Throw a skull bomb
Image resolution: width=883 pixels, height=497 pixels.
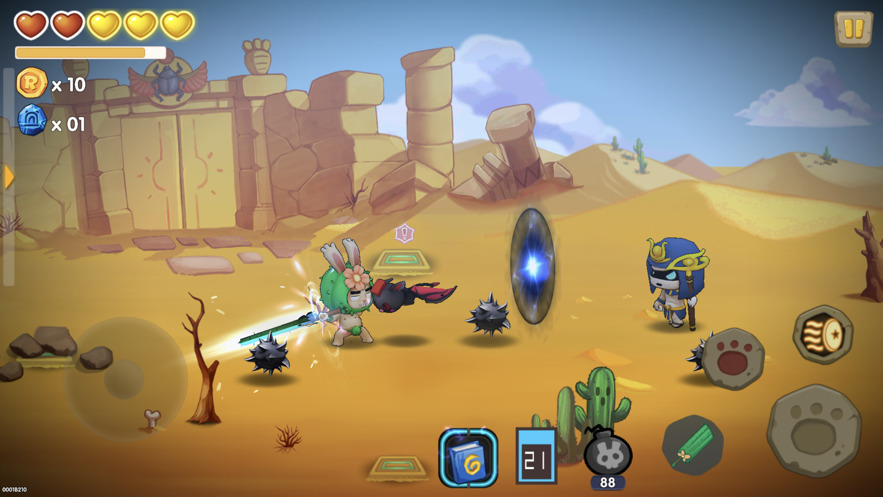[607, 454]
